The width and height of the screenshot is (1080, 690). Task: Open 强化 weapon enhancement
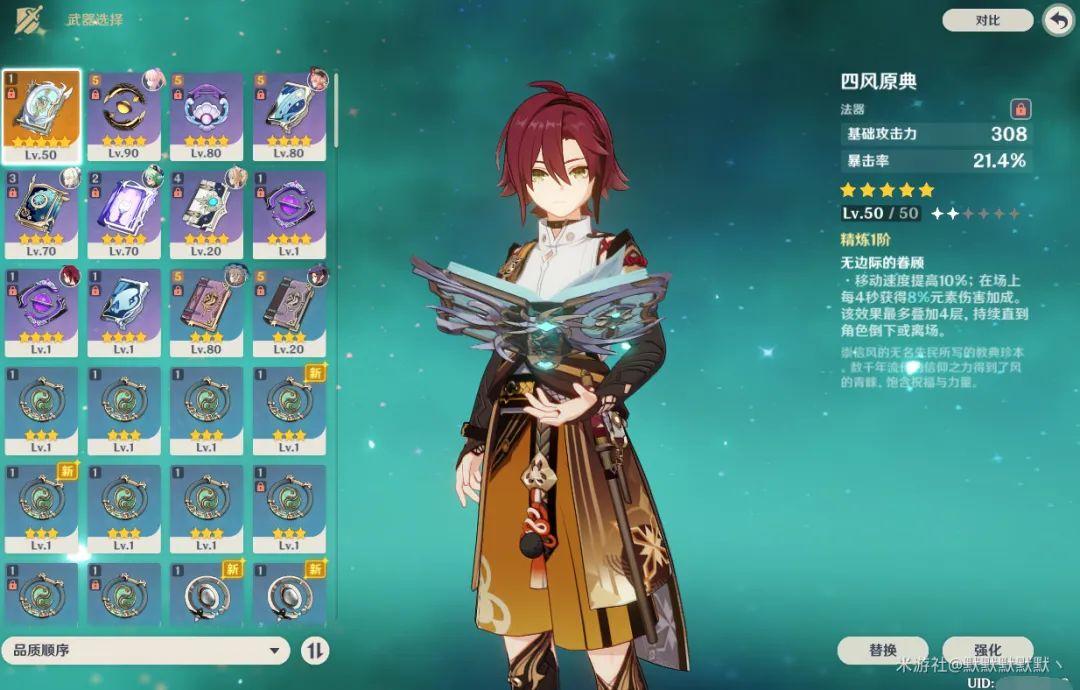click(986, 650)
